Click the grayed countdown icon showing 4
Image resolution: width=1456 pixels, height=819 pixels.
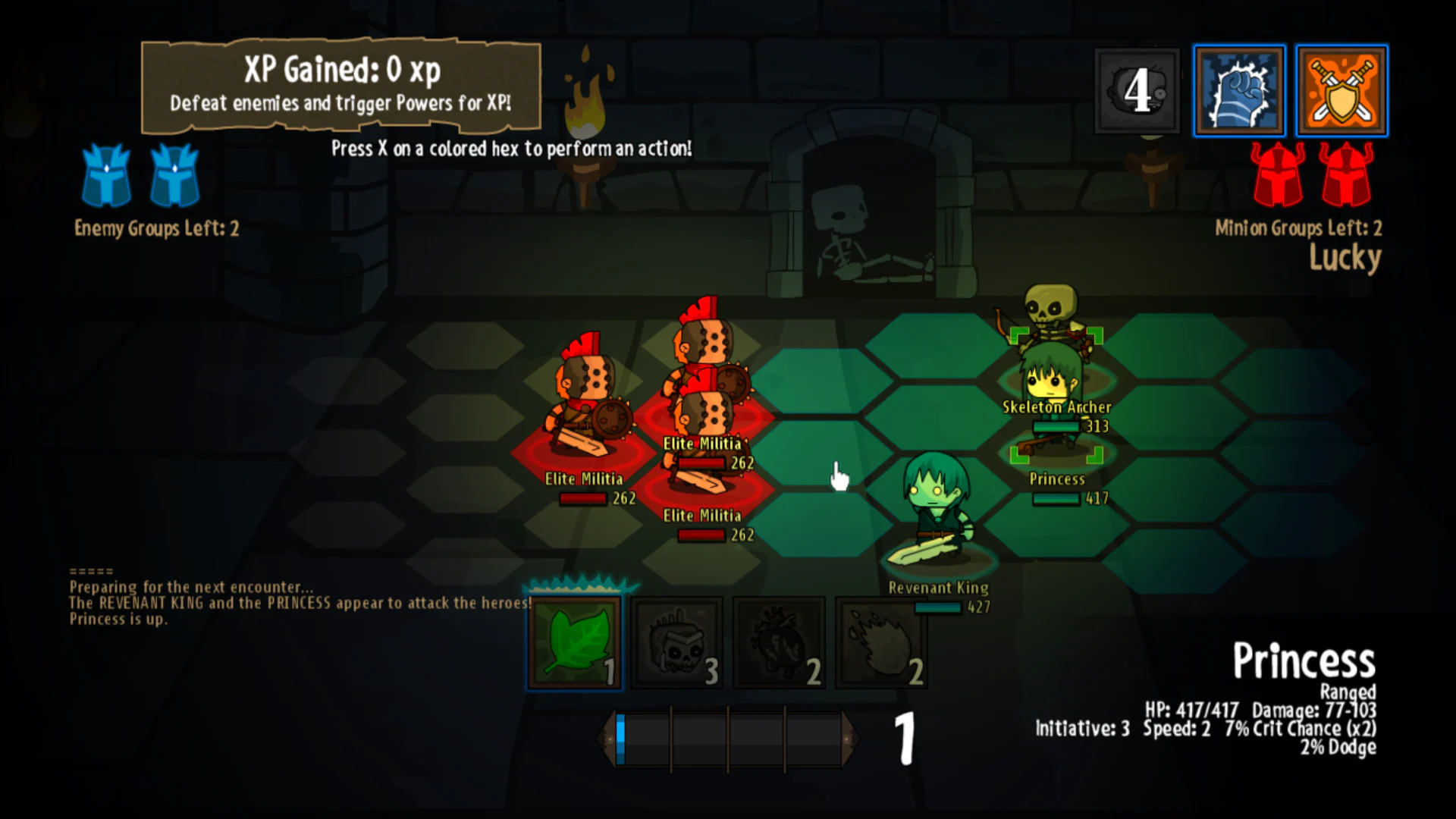pos(1137,91)
